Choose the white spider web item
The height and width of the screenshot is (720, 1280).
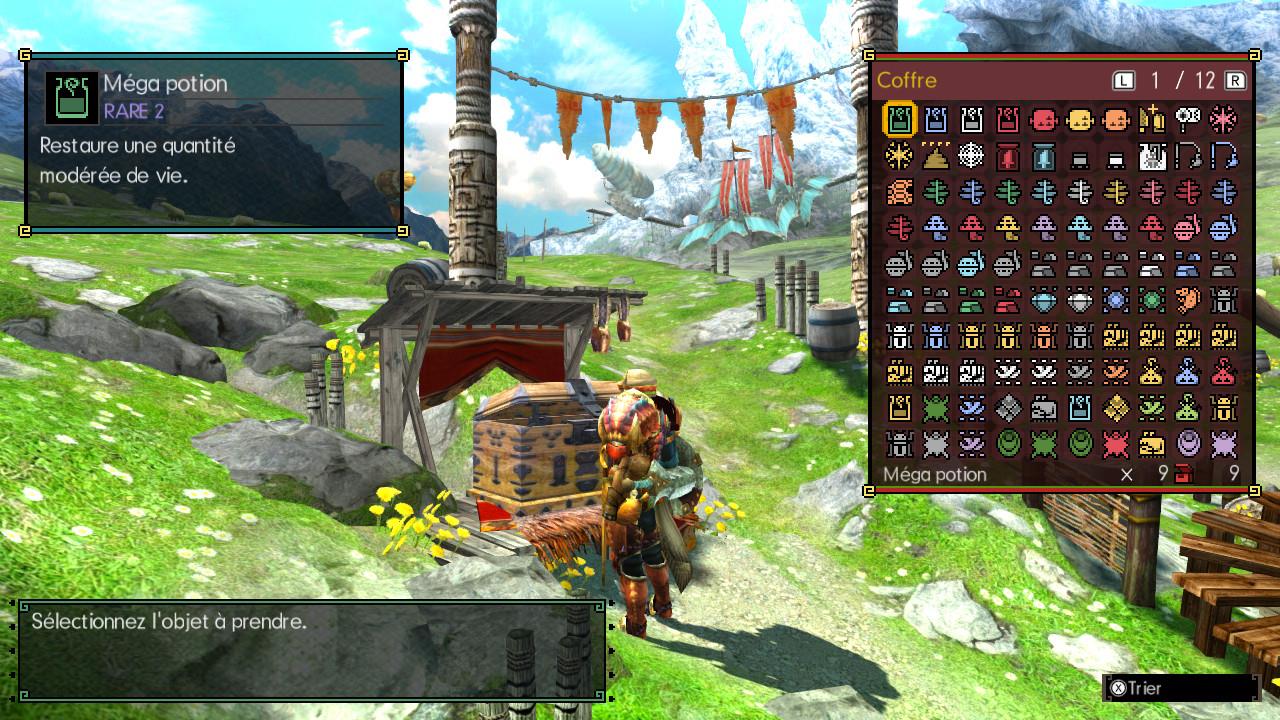972,156
